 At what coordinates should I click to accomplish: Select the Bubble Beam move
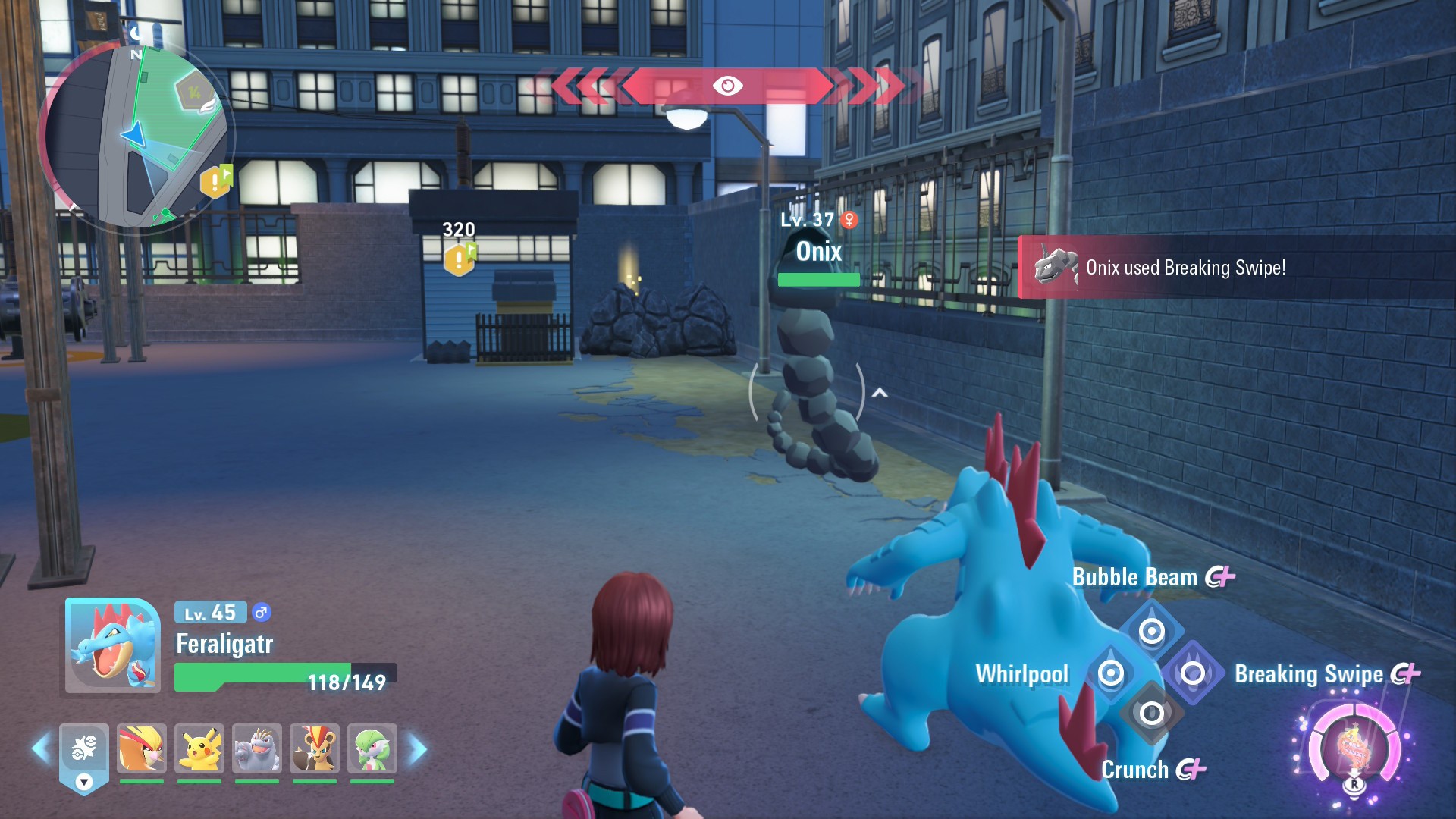(x=1151, y=630)
